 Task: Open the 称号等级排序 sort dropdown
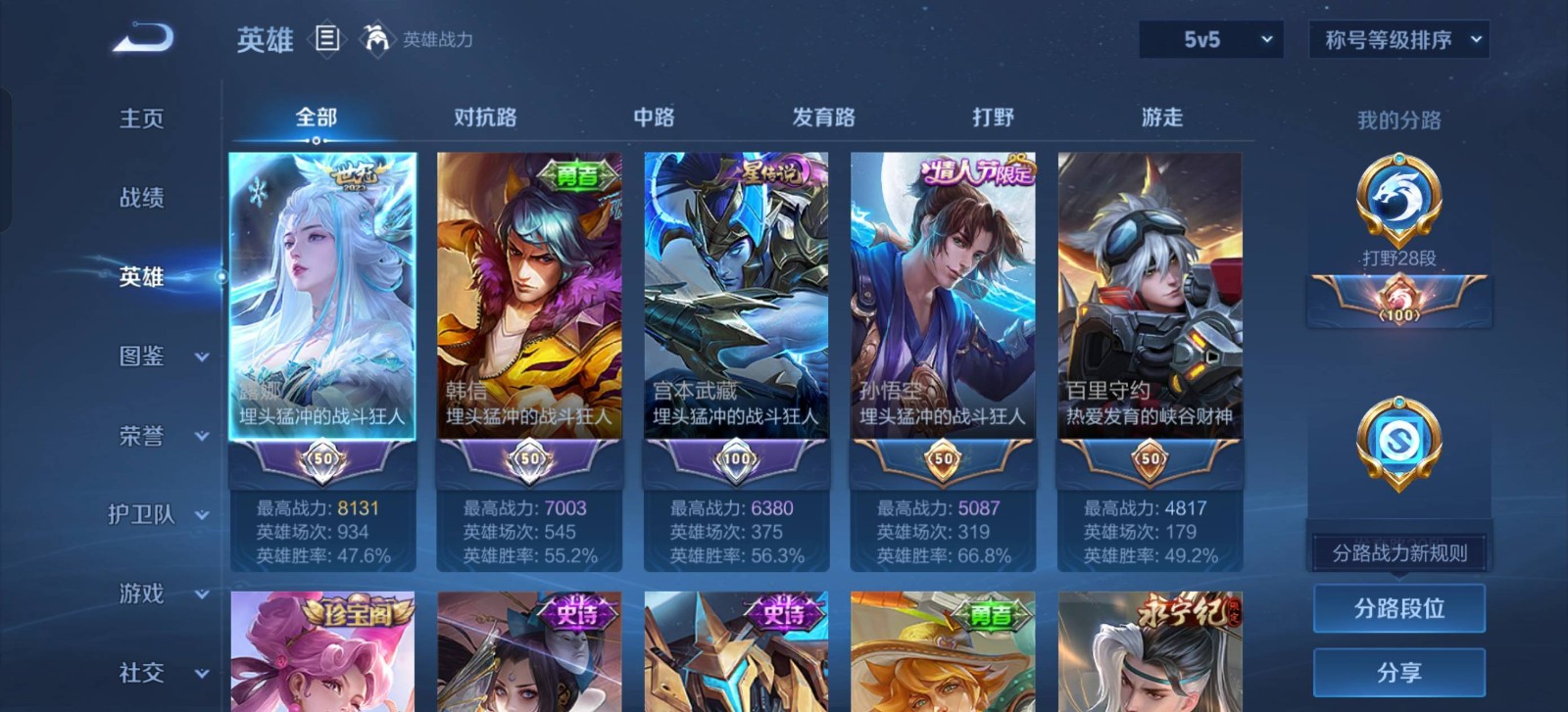tap(1398, 40)
